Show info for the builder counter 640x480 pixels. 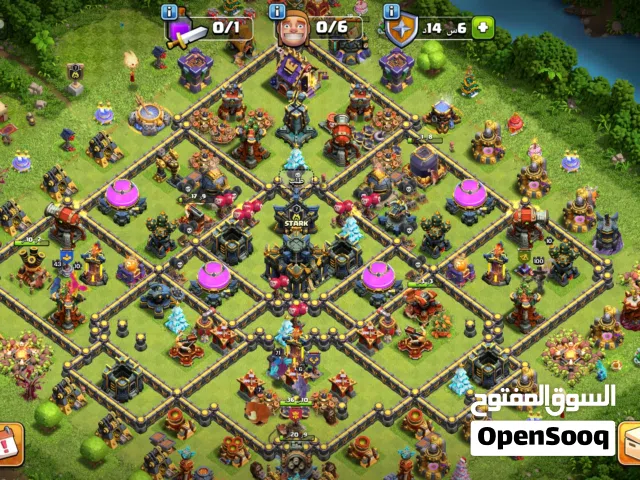[281, 12]
